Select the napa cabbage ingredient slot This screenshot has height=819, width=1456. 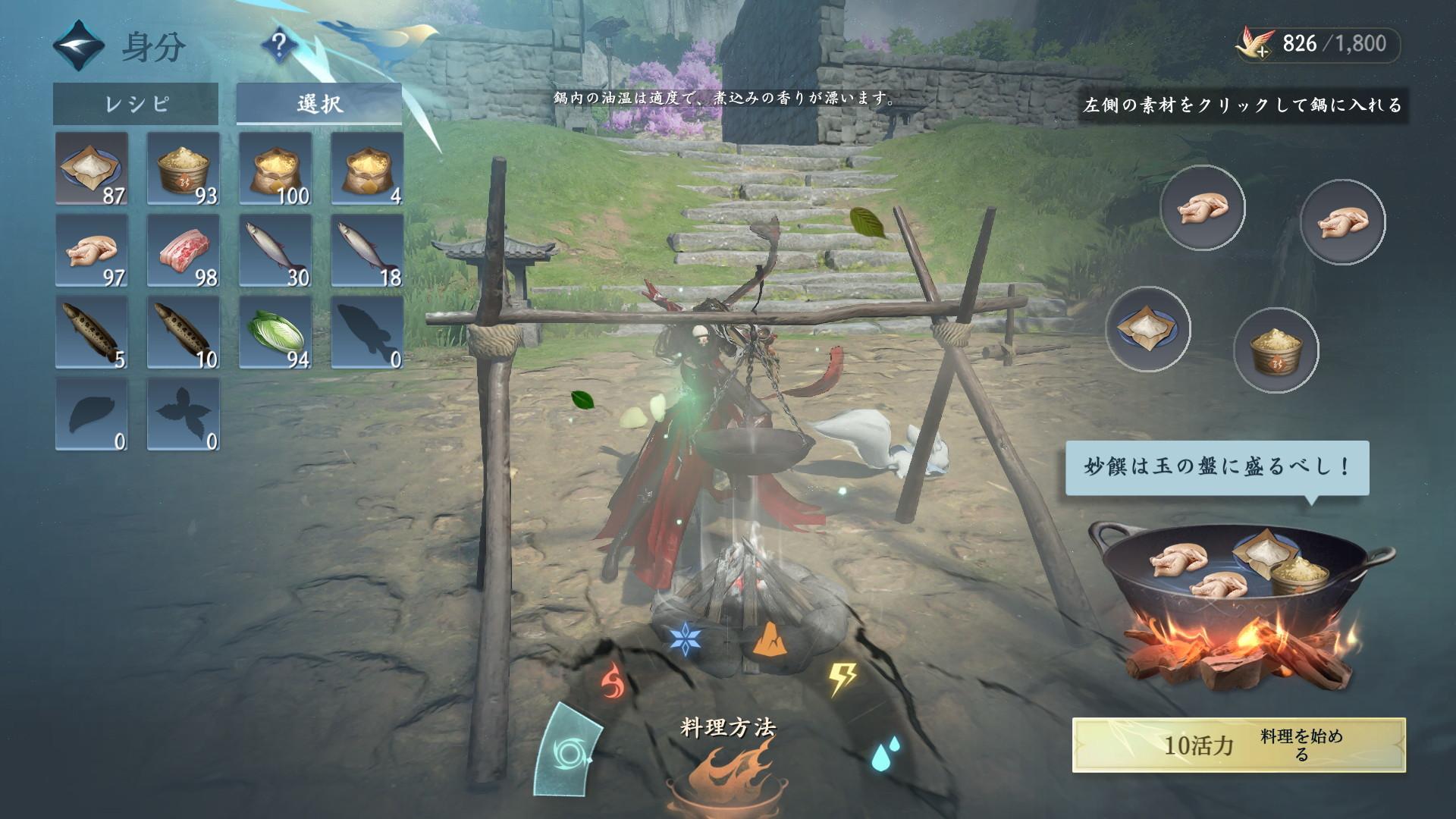pyautogui.click(x=275, y=333)
